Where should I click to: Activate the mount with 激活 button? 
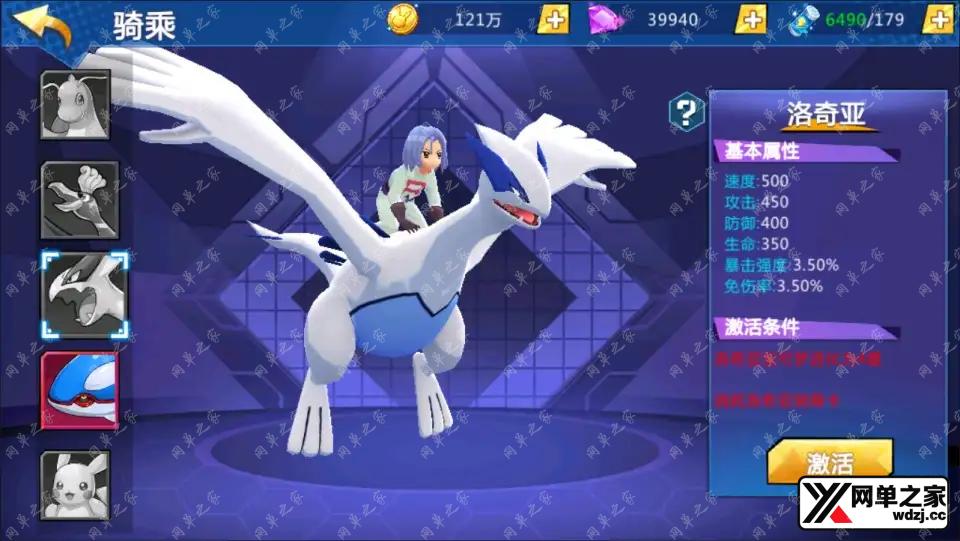pyautogui.click(x=829, y=462)
